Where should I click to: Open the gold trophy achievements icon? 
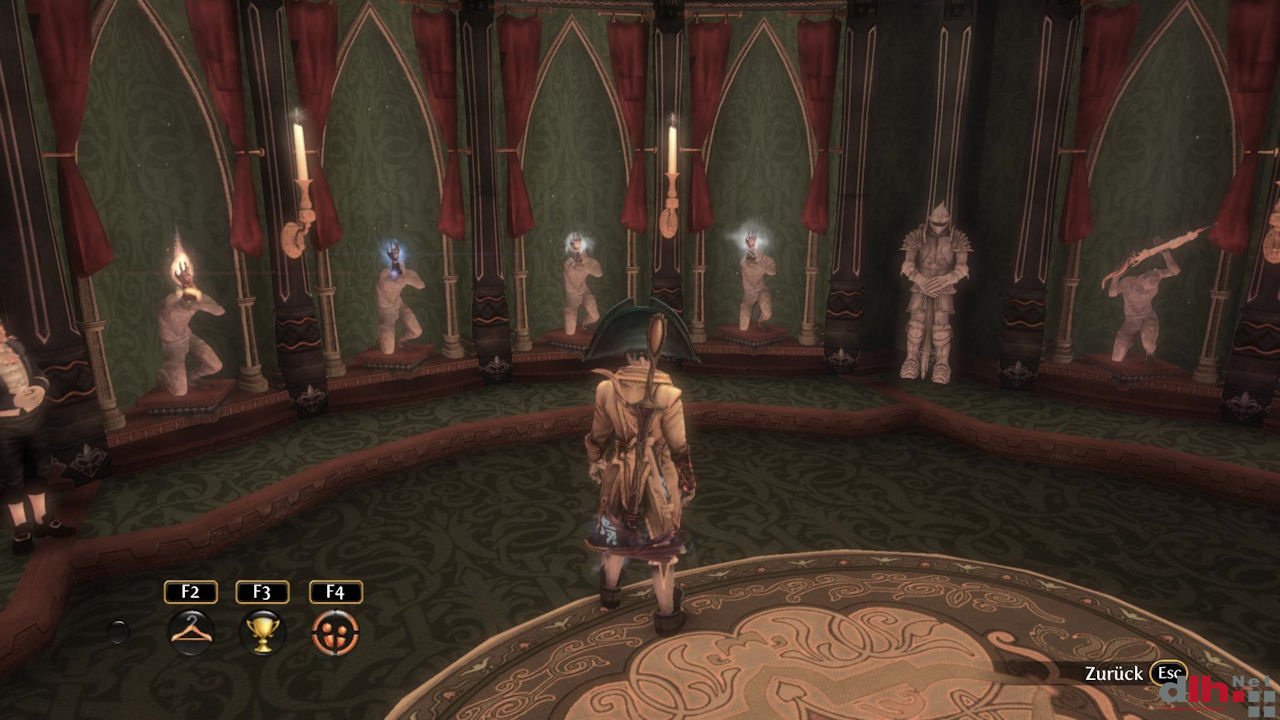(262, 632)
